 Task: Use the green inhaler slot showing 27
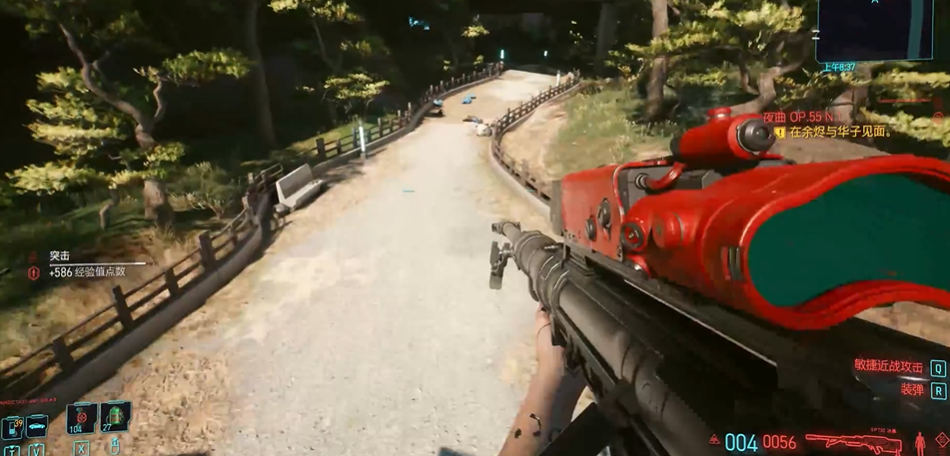coord(115,416)
